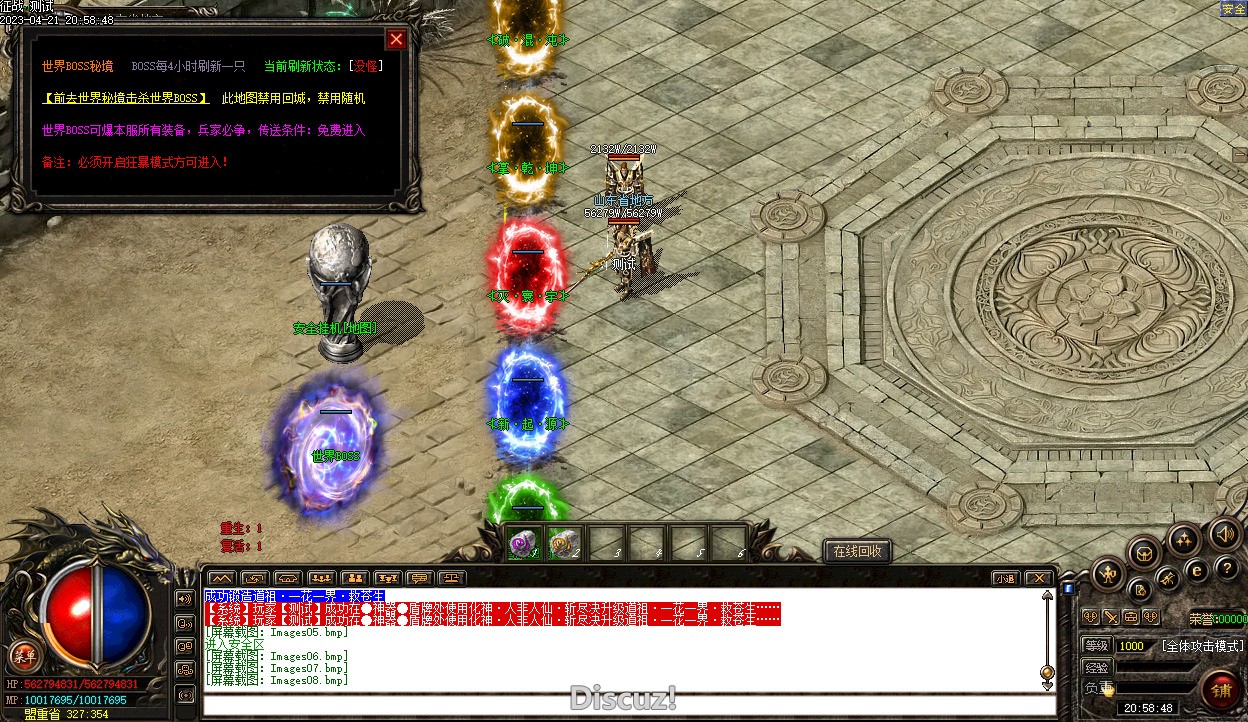Select the mountain-shaped chat toolbar icon
Viewport: 1248px width, 722px height.
[x=221, y=578]
